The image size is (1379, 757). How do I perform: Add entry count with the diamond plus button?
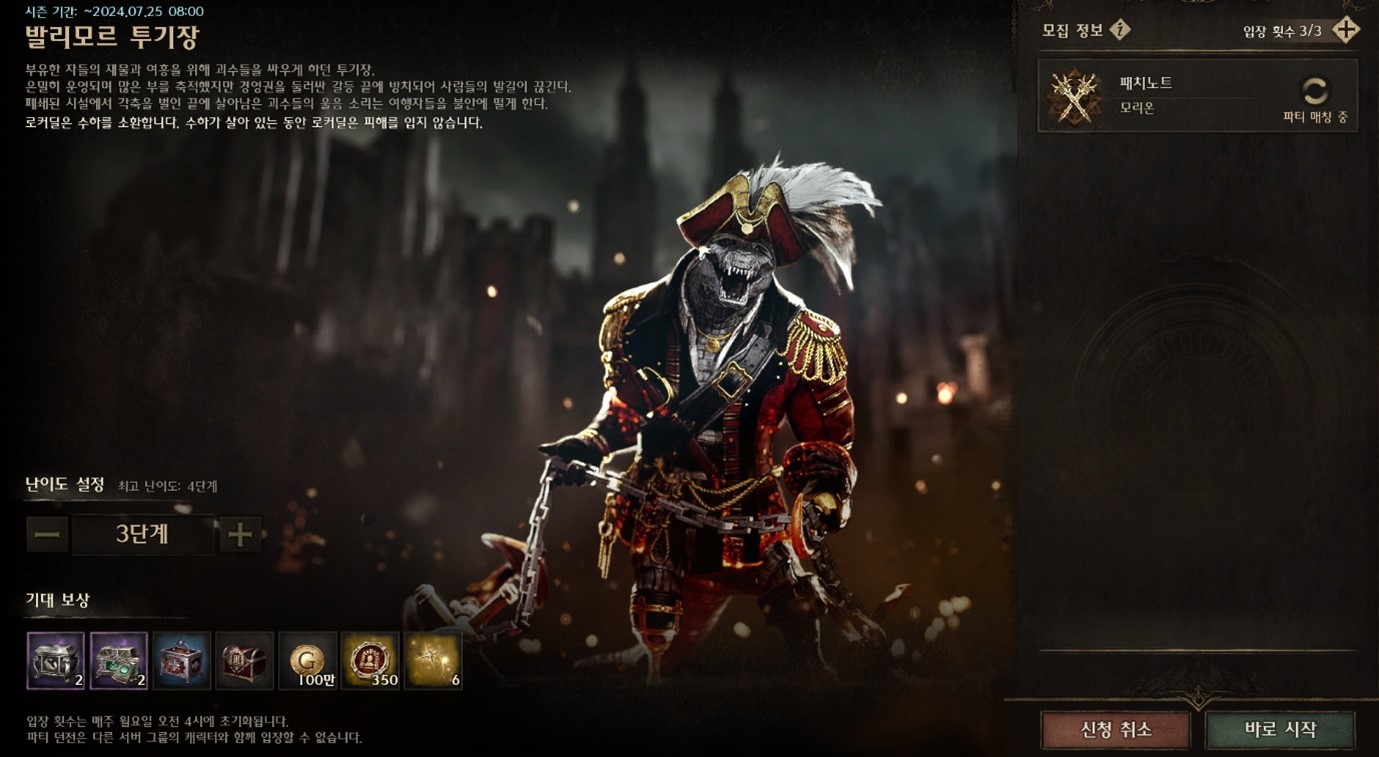1346,30
